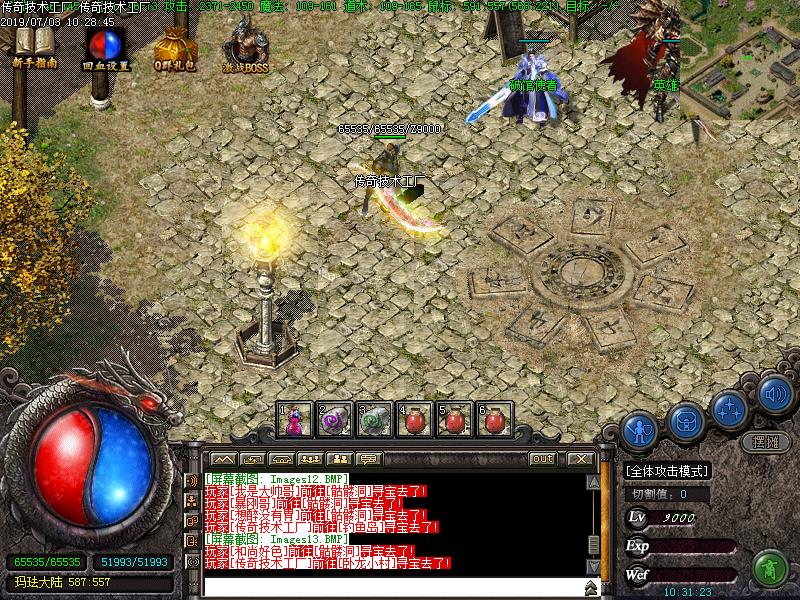
Task: Click the chat panel's out button
Action: (543, 458)
